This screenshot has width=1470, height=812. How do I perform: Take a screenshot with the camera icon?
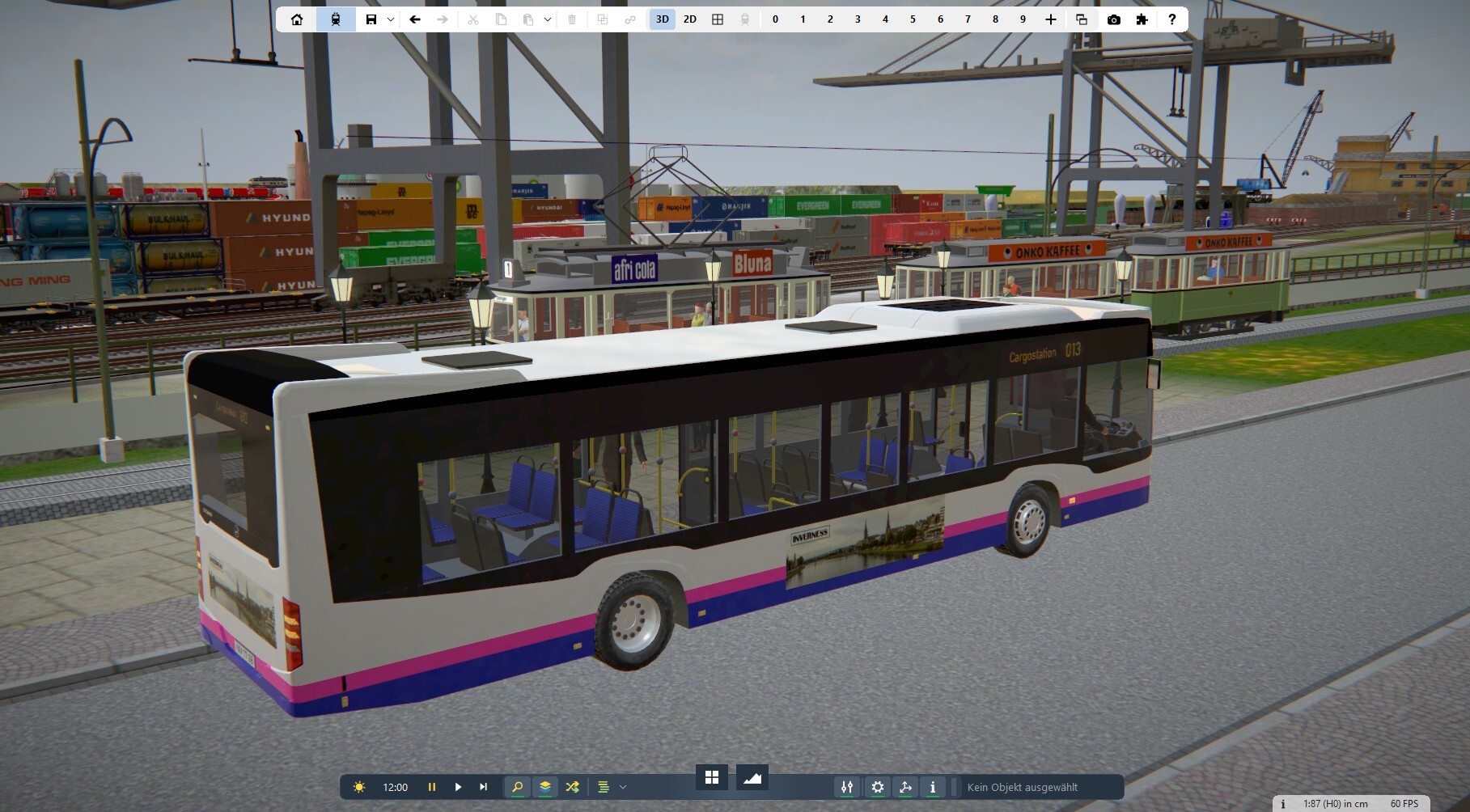pyautogui.click(x=1114, y=19)
